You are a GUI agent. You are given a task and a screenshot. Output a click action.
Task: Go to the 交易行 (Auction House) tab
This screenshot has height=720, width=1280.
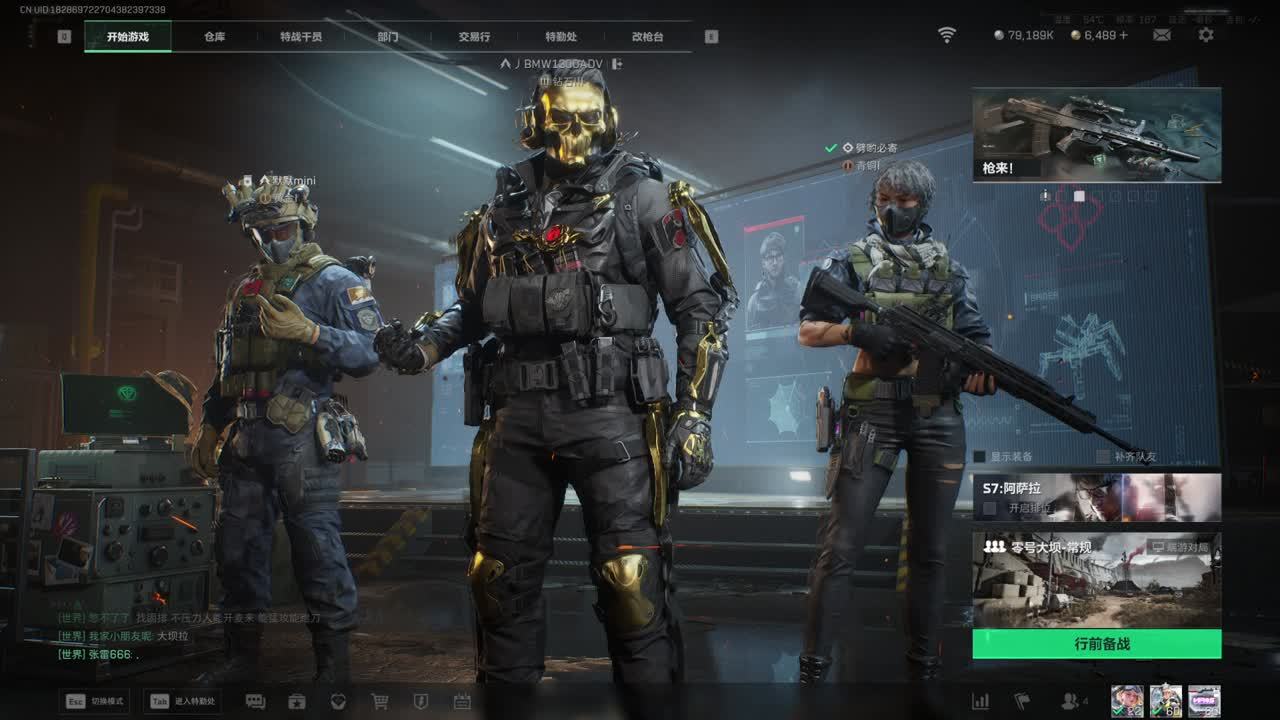coord(474,37)
